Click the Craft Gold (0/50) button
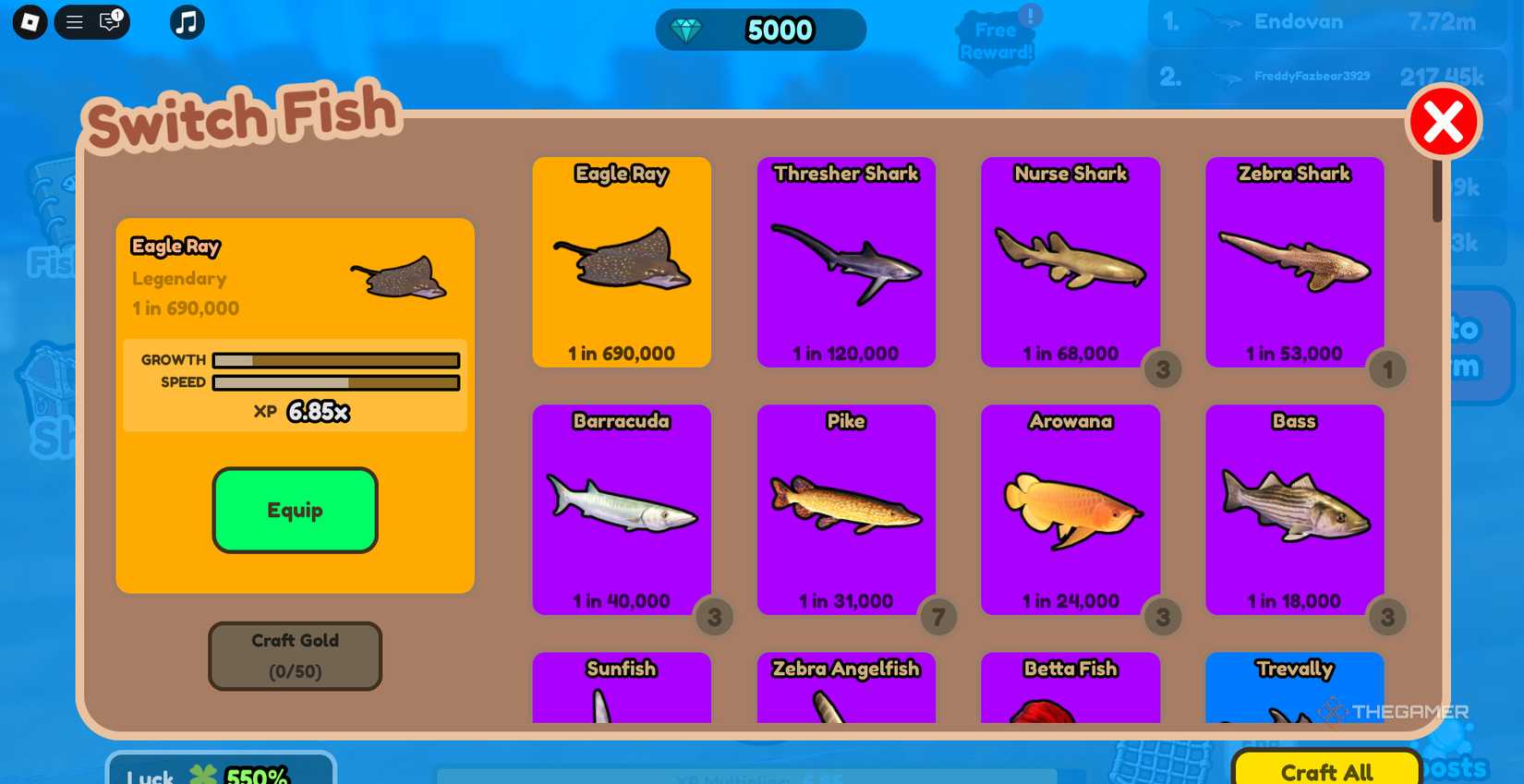This screenshot has height=784, width=1524. (x=295, y=656)
